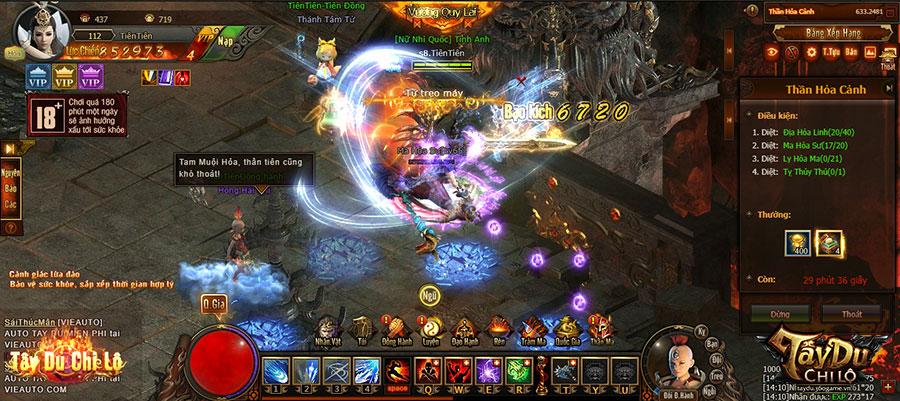Open the Rèn forging menu
900x401 pixels.
click(499, 328)
